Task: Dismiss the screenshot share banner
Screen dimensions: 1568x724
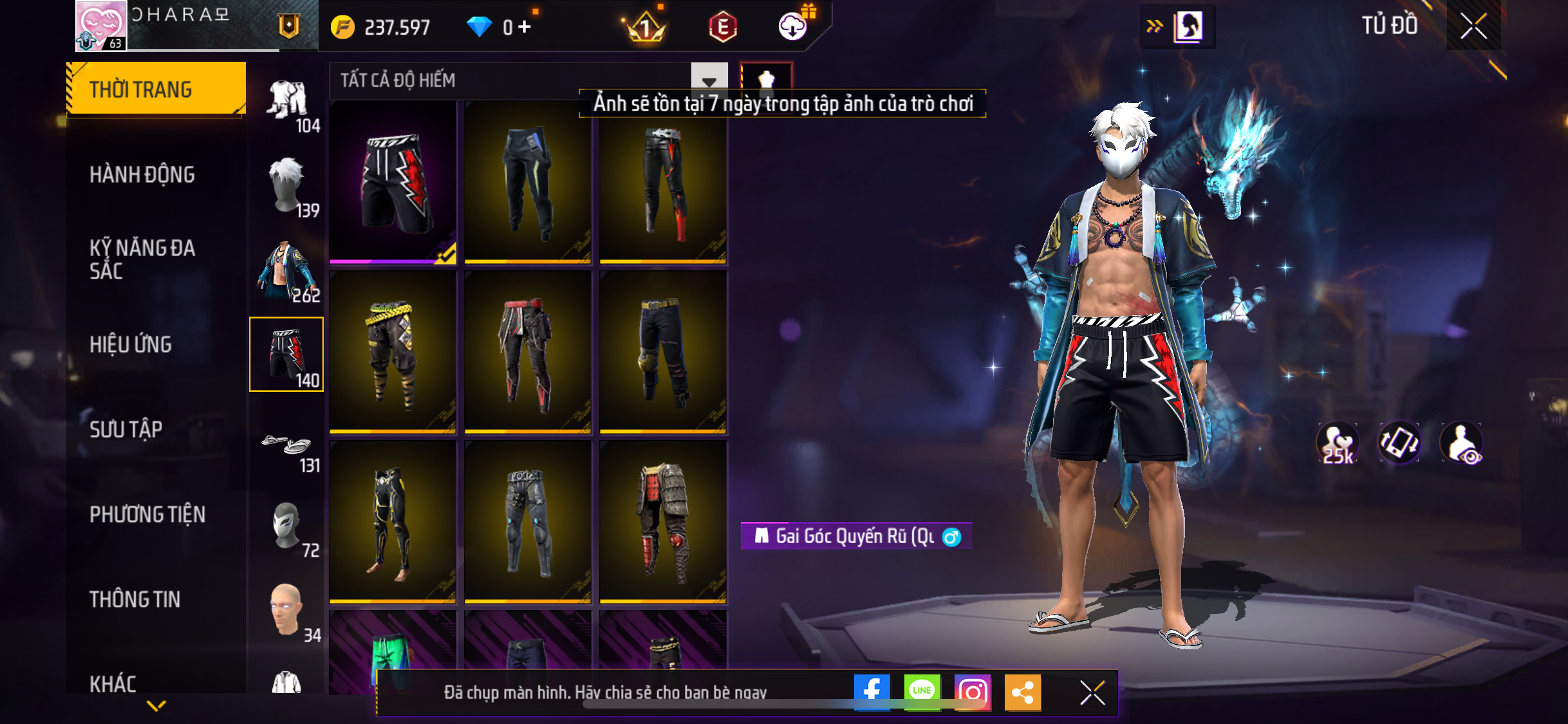Action: (x=1092, y=692)
